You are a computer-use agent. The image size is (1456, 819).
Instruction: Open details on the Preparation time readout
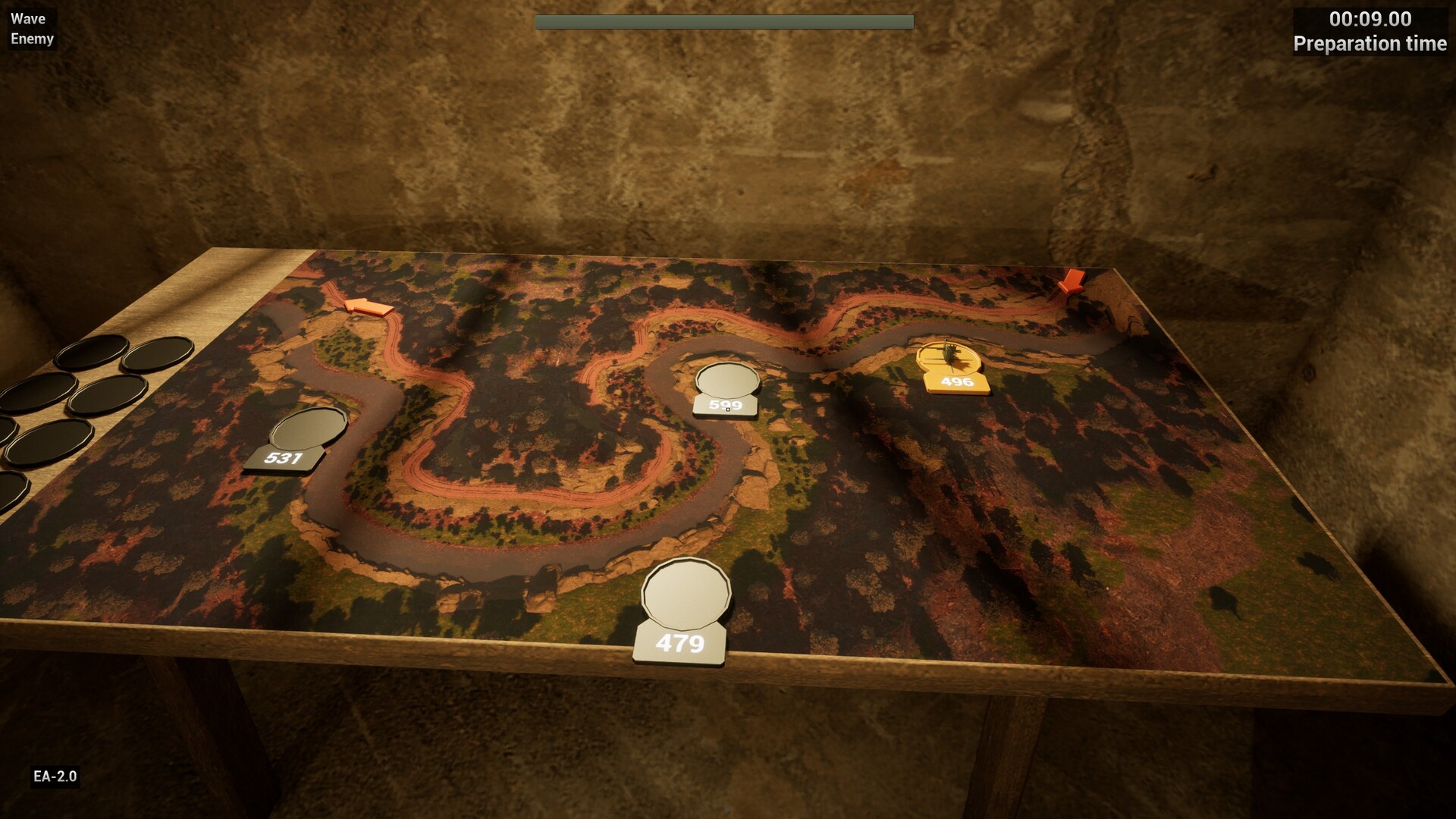pyautogui.click(x=1371, y=44)
